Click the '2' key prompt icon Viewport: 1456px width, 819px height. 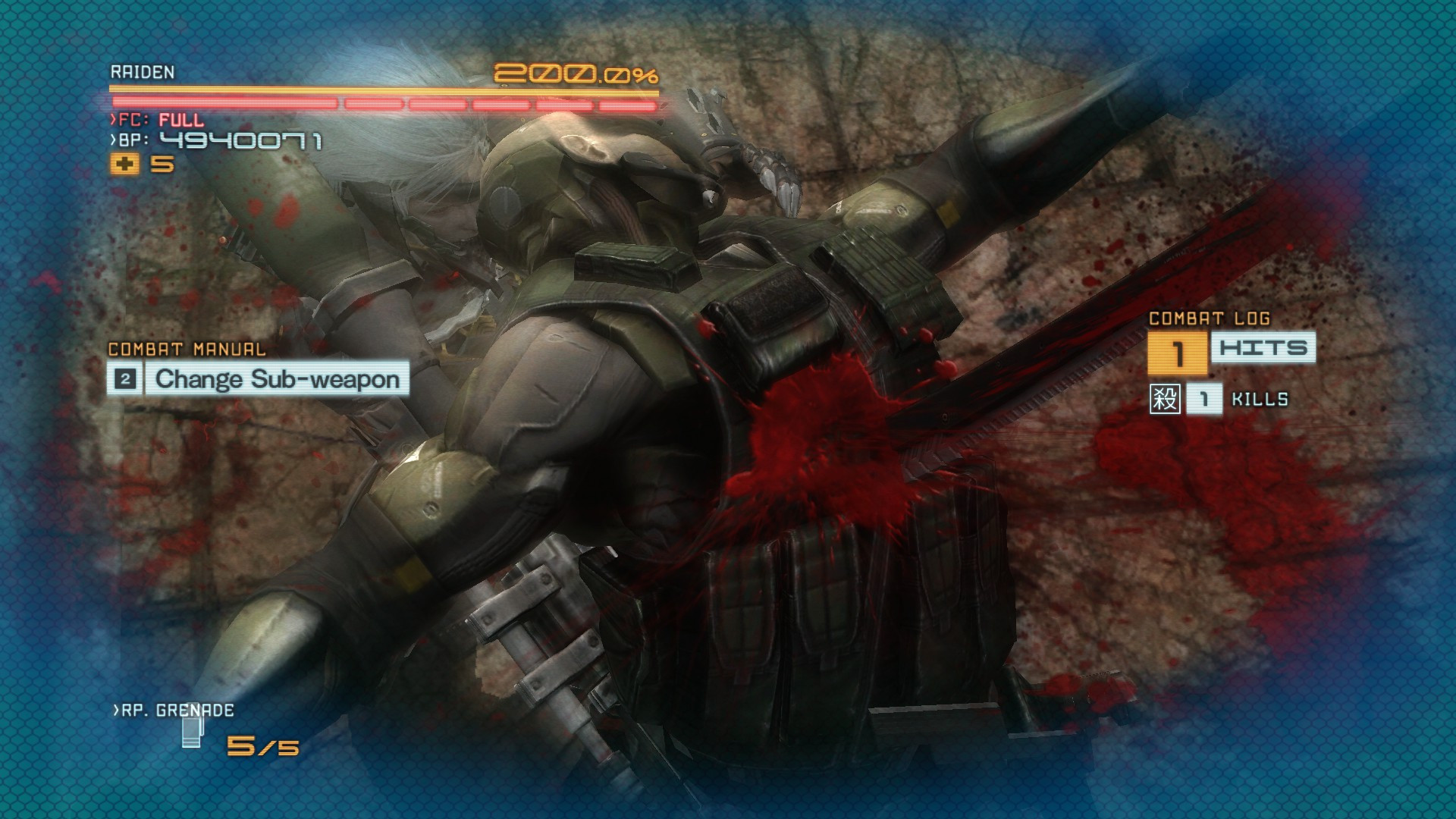point(126,378)
